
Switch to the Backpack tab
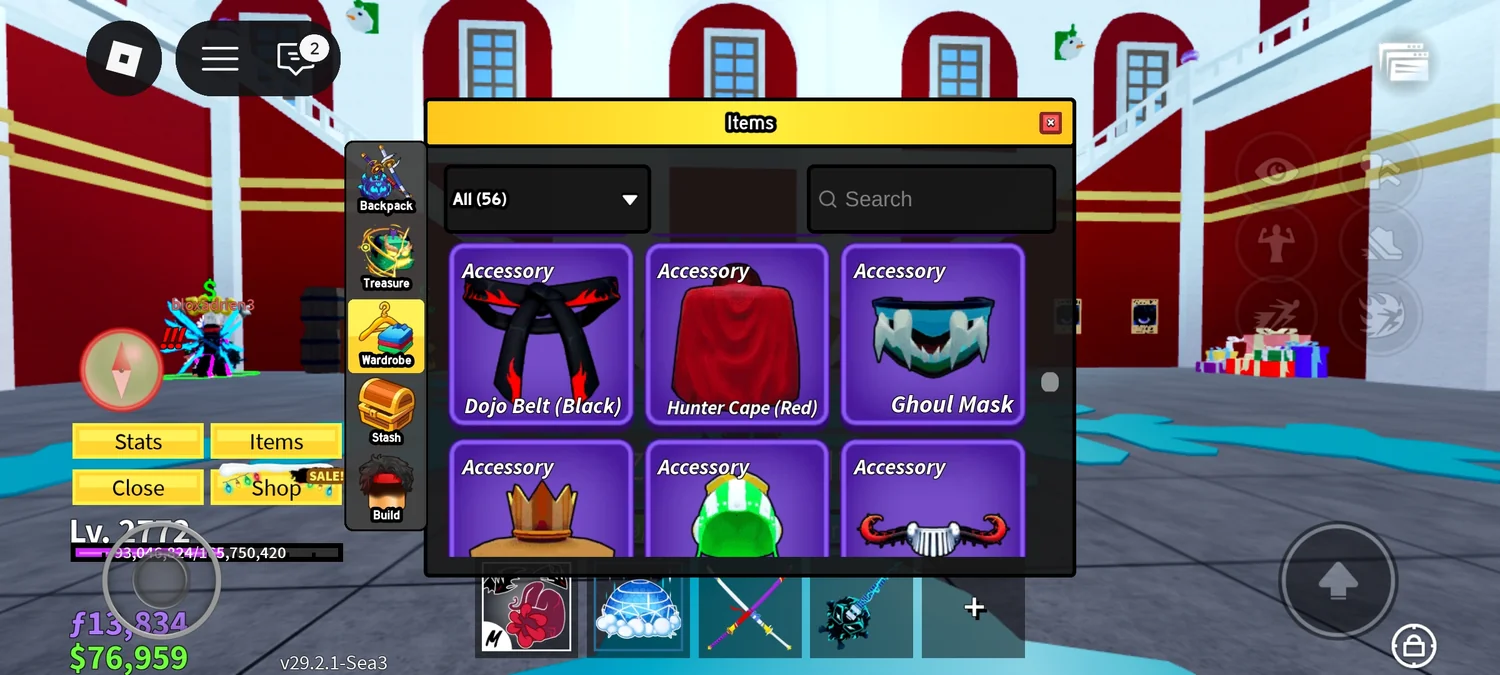[386, 180]
